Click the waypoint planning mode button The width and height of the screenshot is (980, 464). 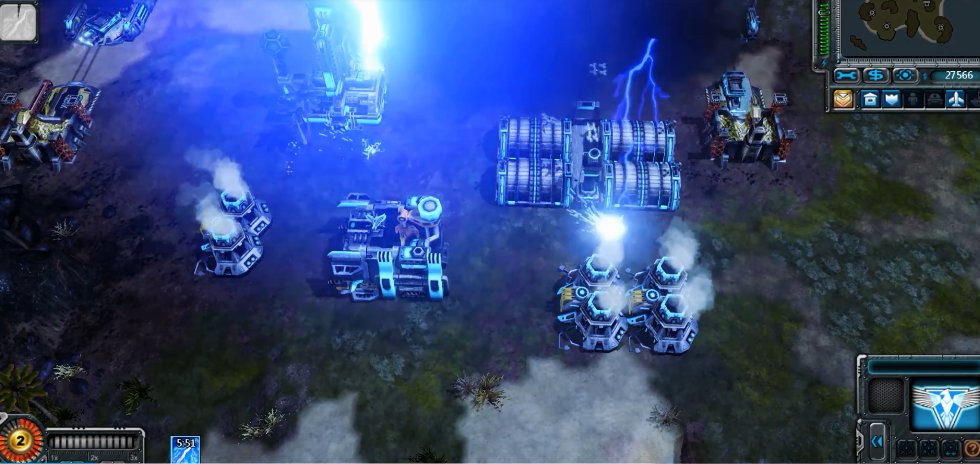tap(904, 75)
